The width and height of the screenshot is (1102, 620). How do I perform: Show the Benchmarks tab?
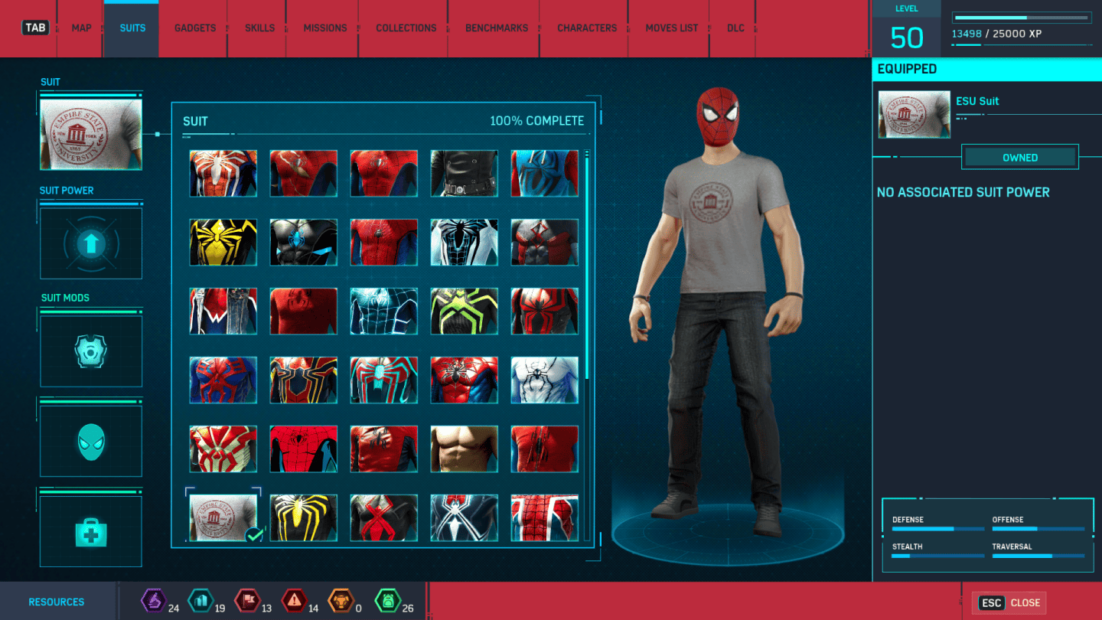[496, 28]
